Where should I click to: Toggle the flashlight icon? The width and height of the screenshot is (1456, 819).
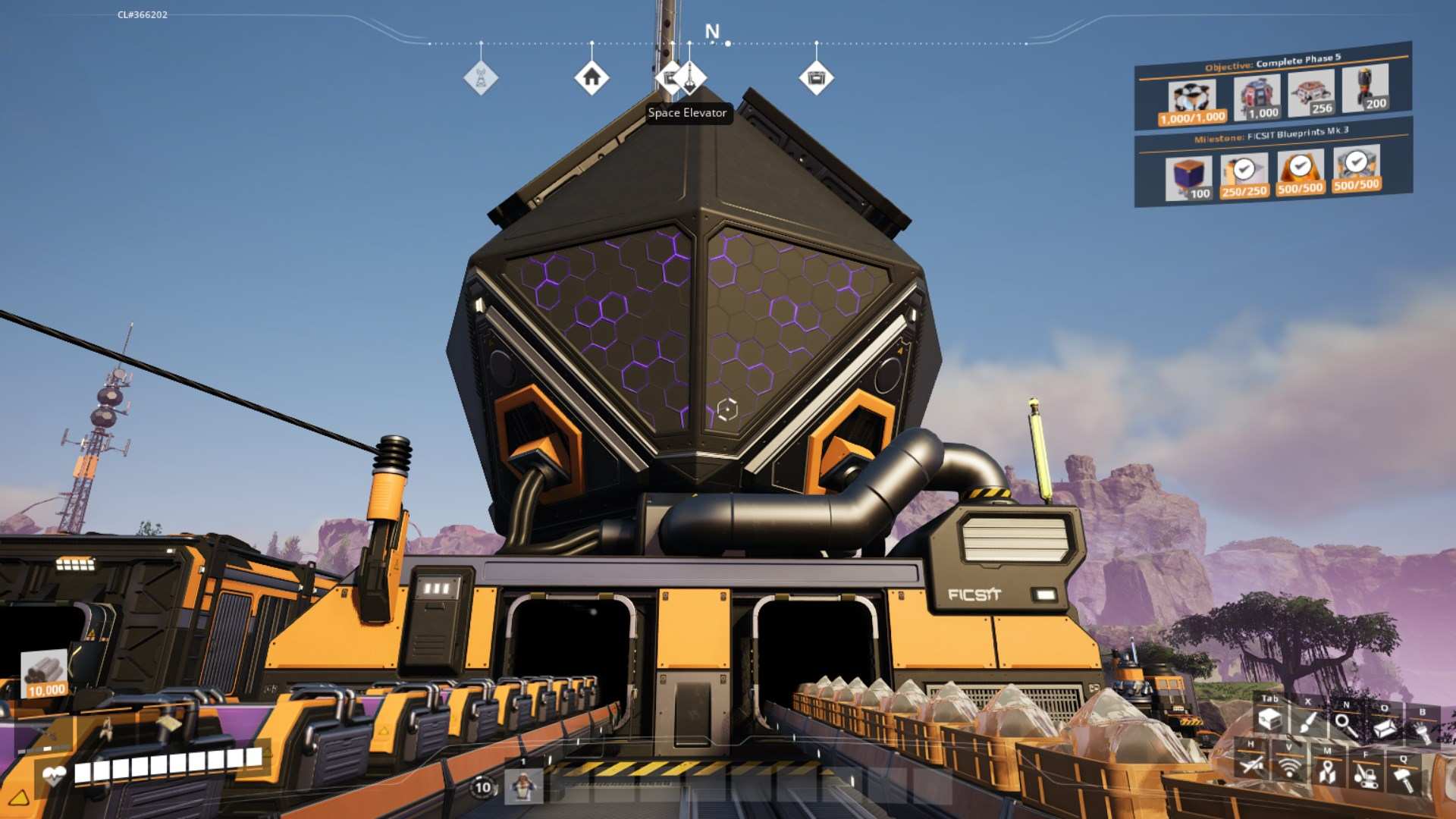click(x=1422, y=731)
